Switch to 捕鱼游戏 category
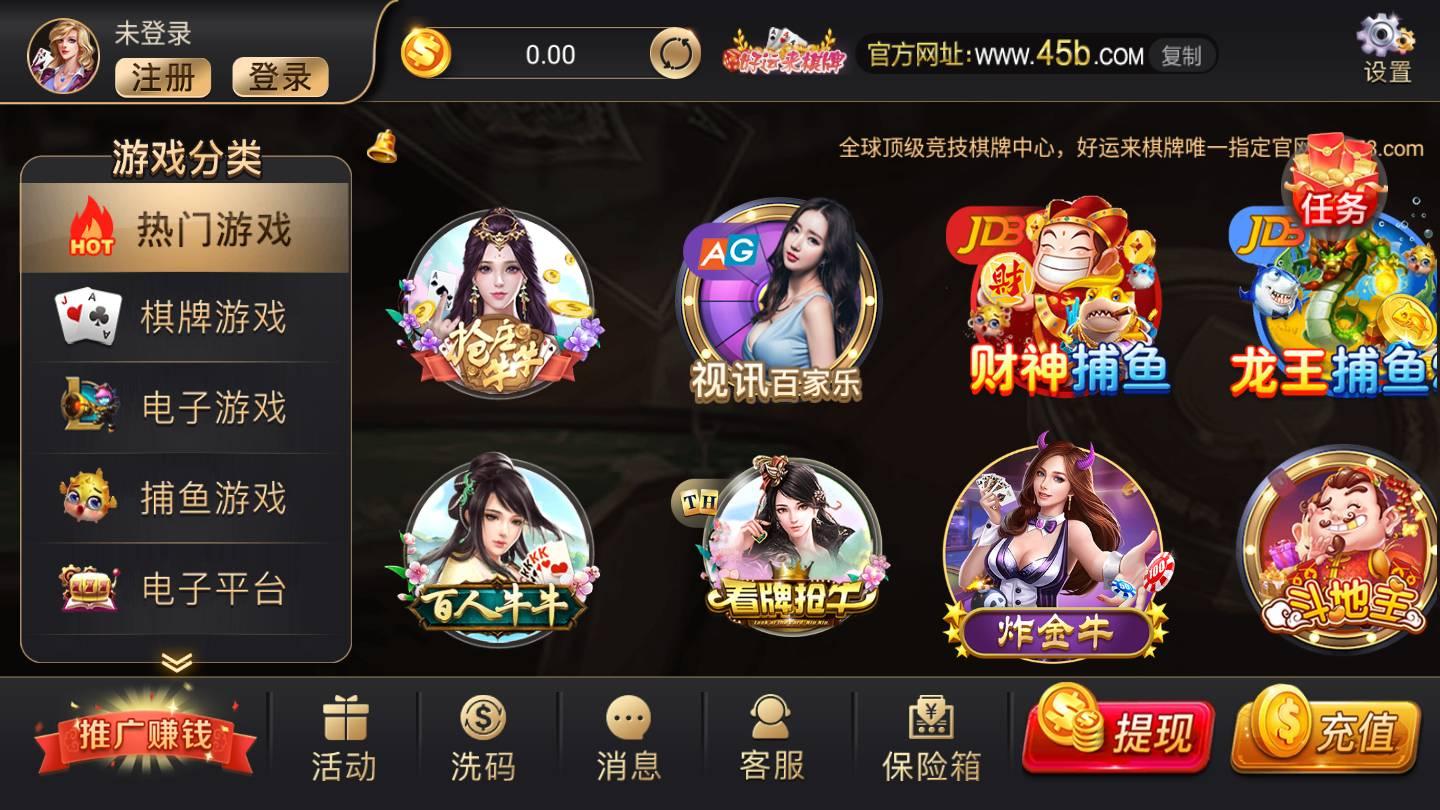 coord(185,497)
